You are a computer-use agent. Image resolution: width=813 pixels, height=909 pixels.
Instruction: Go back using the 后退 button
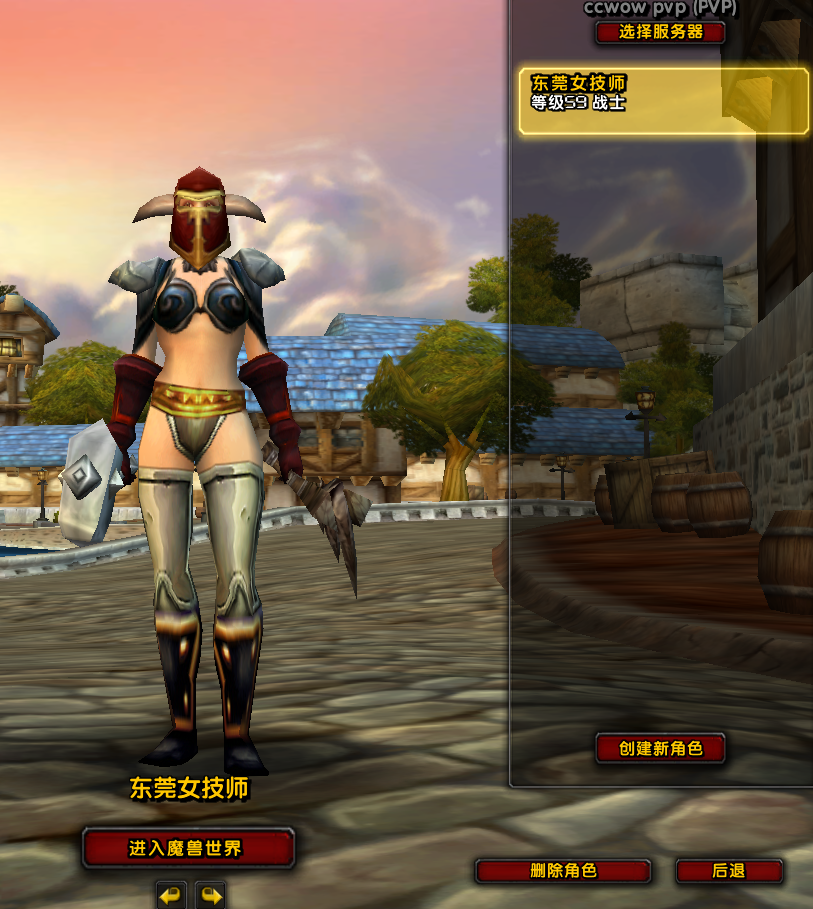coord(729,871)
